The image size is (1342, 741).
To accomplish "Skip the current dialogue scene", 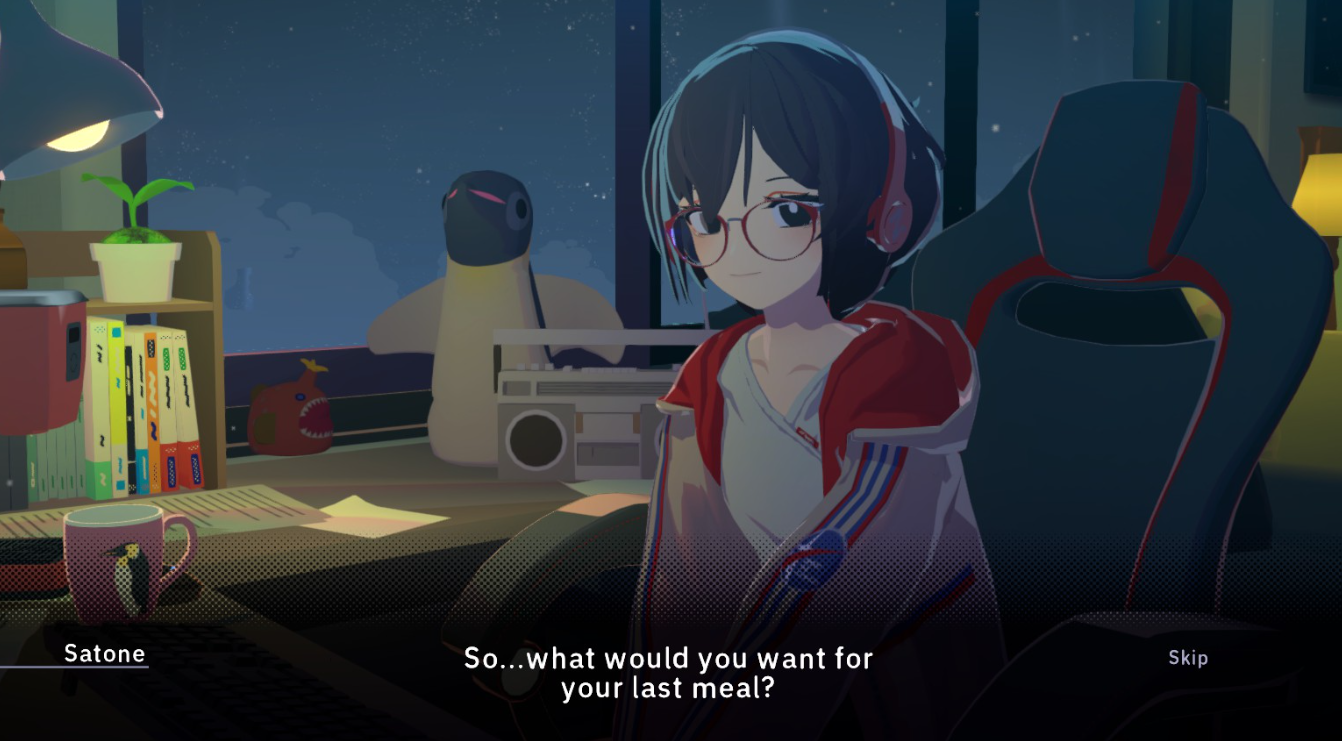I will pyautogui.click(x=1188, y=658).
